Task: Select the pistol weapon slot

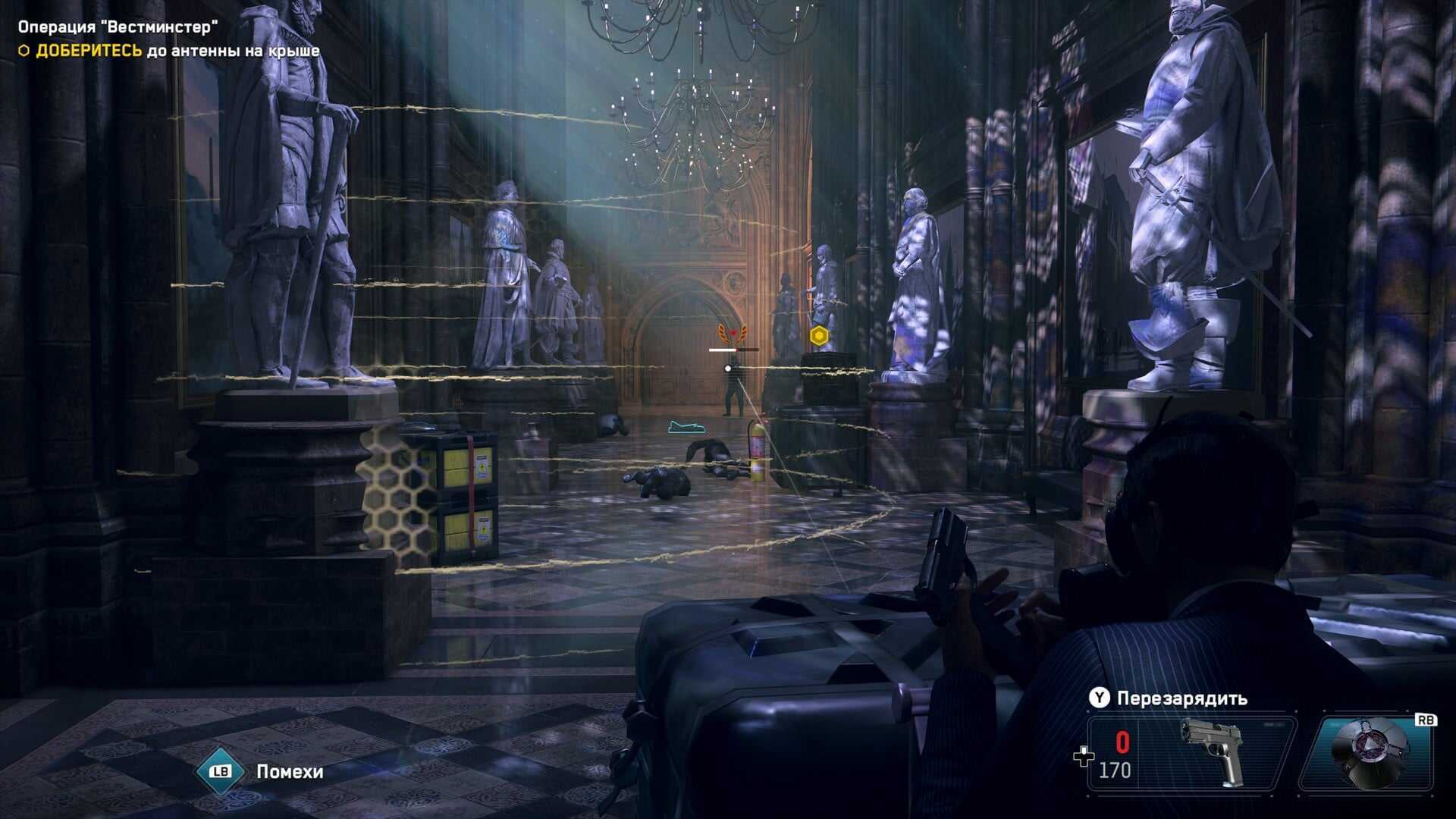Action: (1191, 754)
